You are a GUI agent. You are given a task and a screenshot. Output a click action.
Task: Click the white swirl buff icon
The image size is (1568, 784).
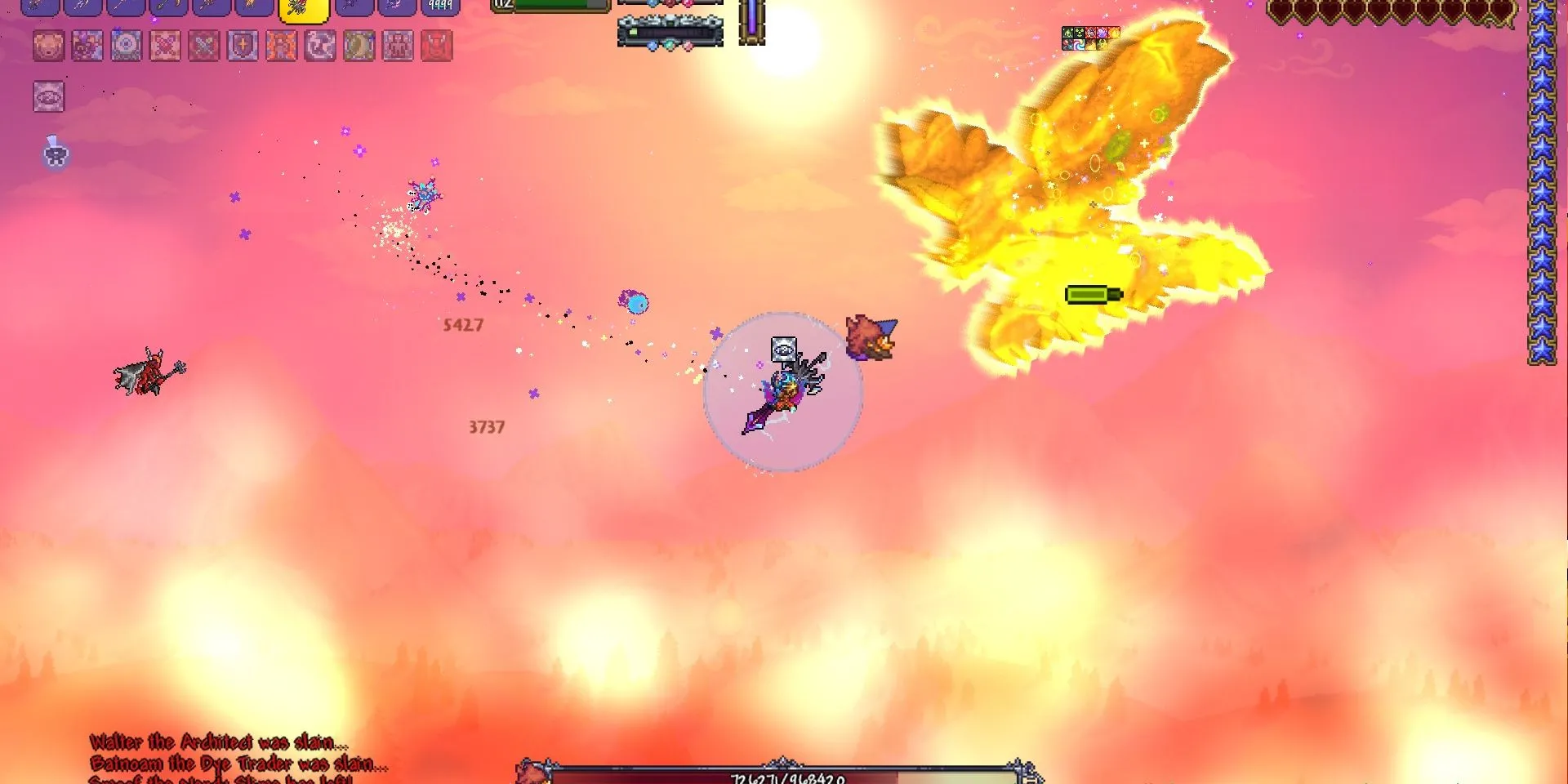click(320, 46)
